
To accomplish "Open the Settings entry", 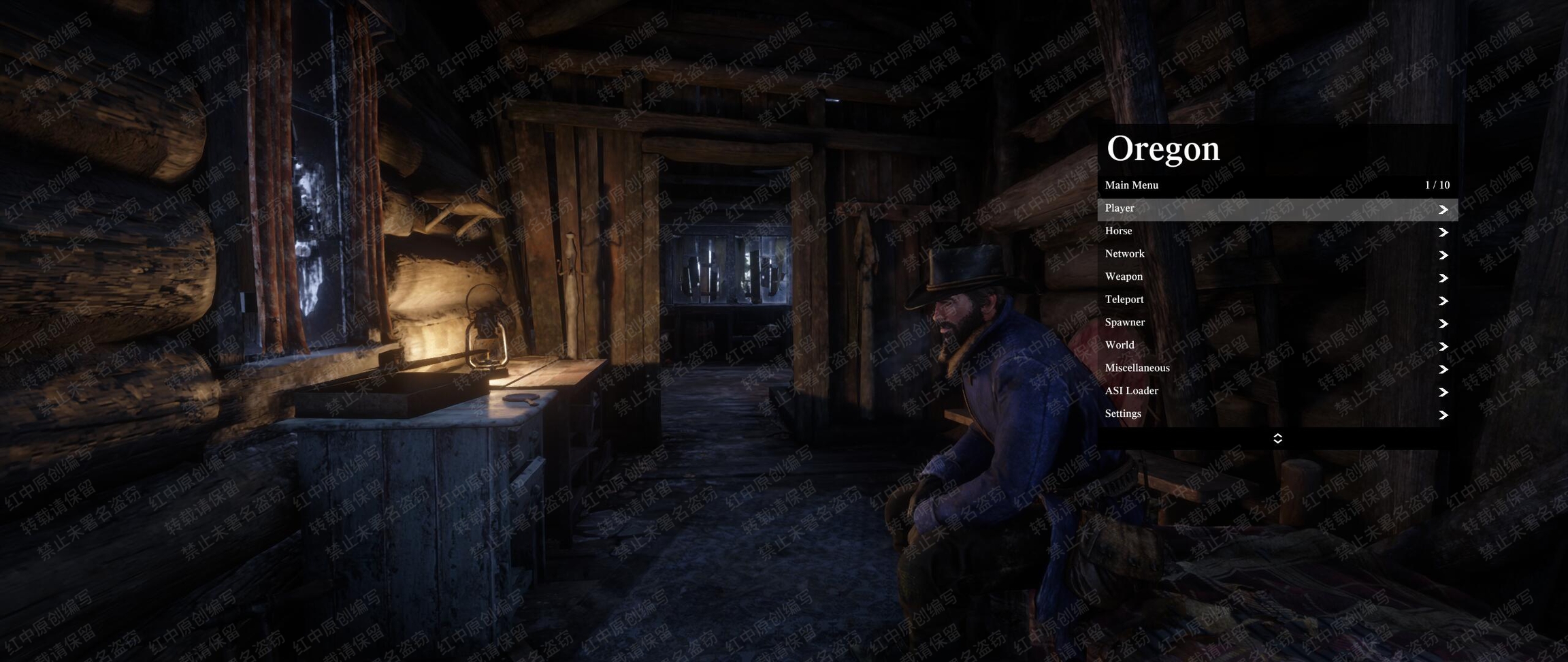I will [1277, 414].
